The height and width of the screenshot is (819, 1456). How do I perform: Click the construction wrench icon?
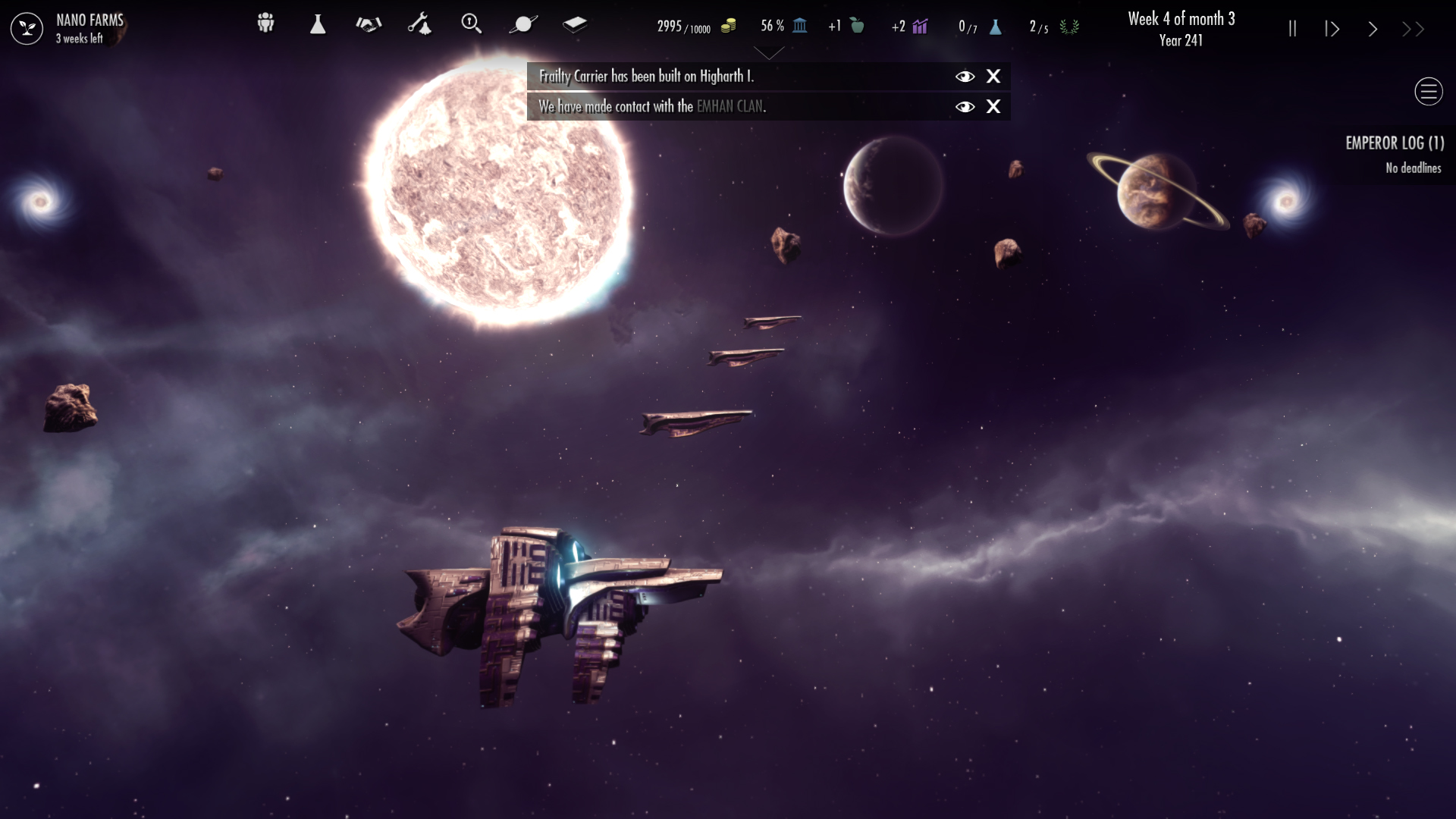point(419,24)
